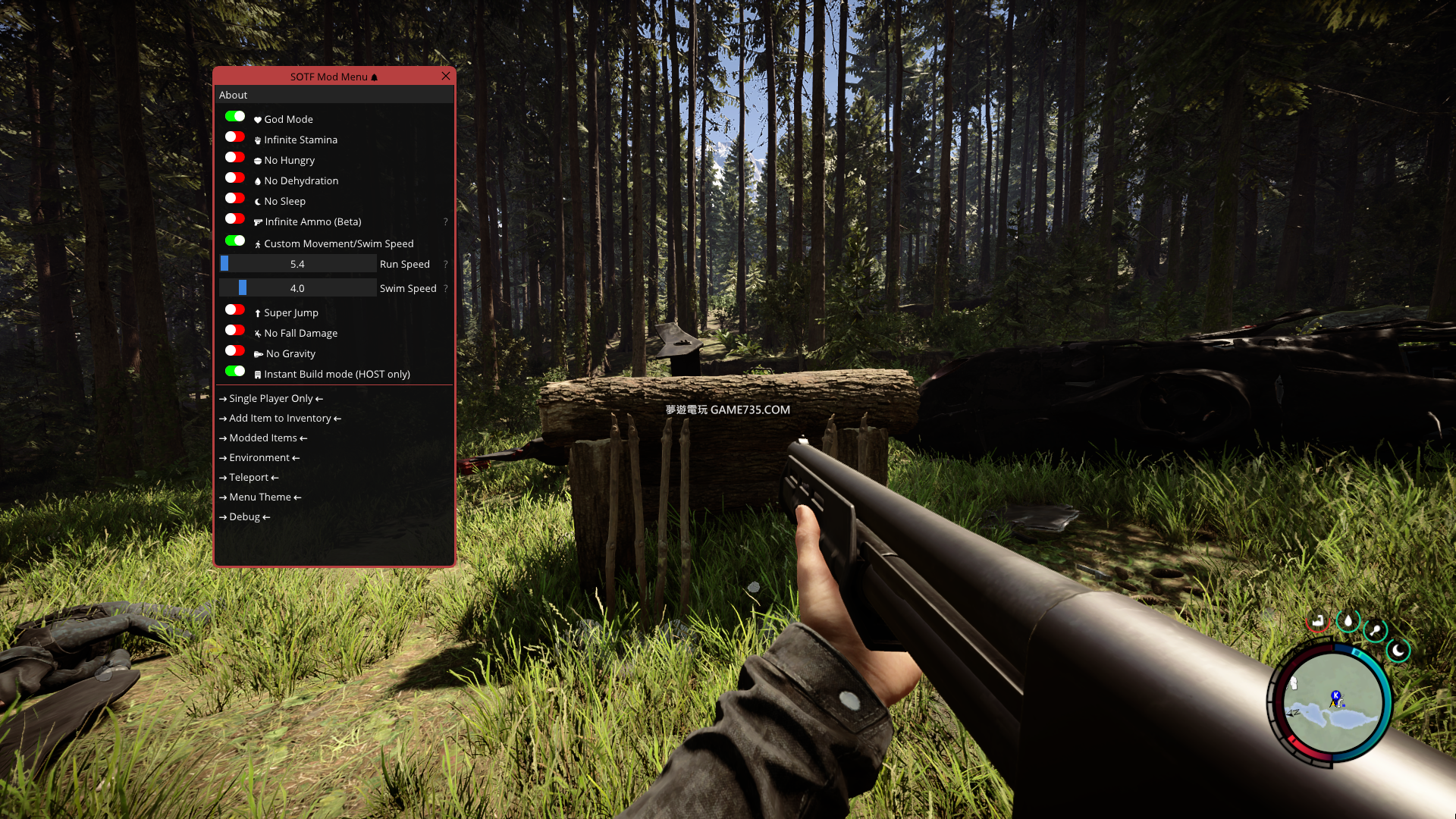Expand the Environment options
1456x819 pixels.
(259, 458)
